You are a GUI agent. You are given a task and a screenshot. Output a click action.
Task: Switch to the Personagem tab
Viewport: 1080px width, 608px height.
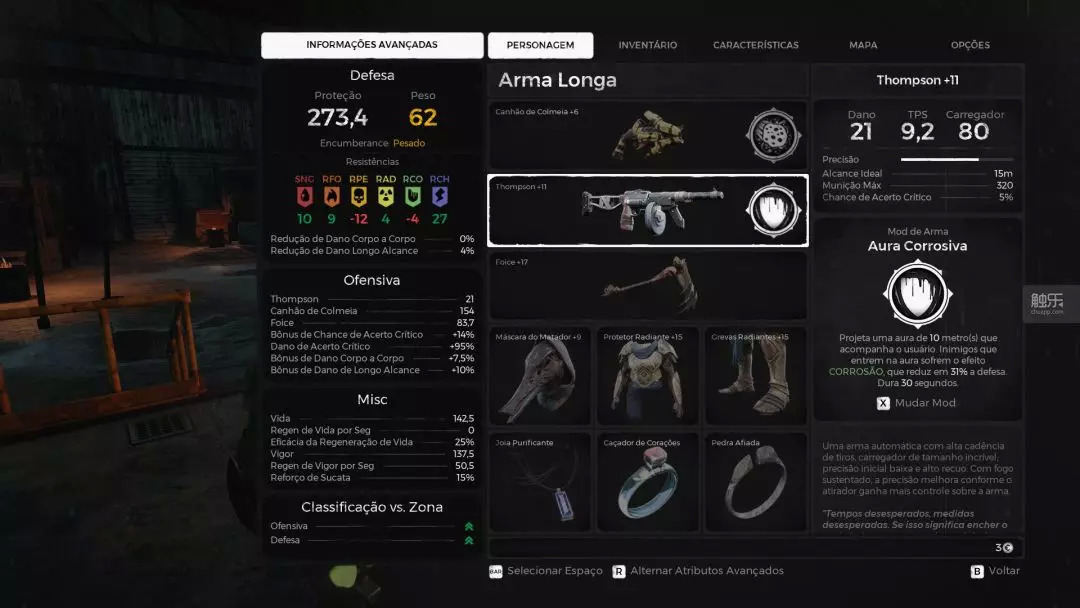click(x=540, y=45)
